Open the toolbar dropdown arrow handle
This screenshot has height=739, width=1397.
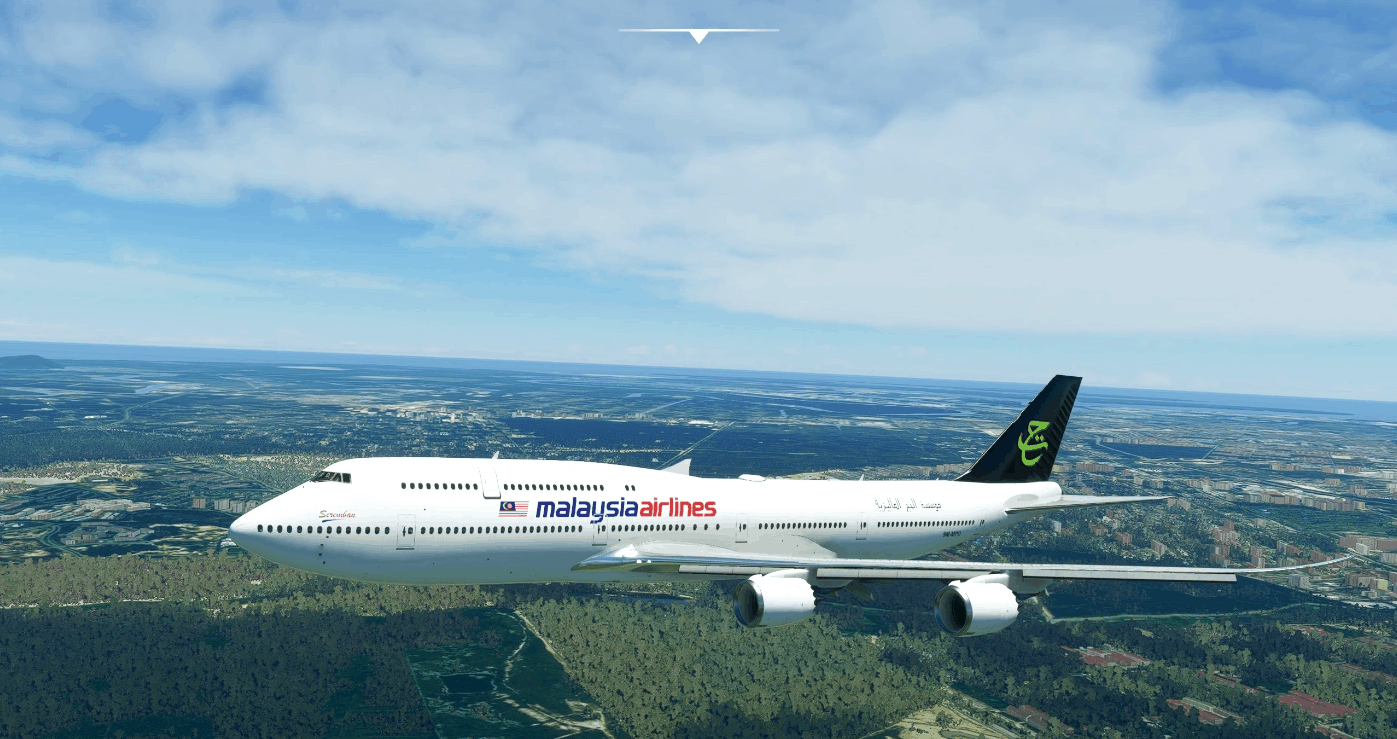tap(698, 36)
